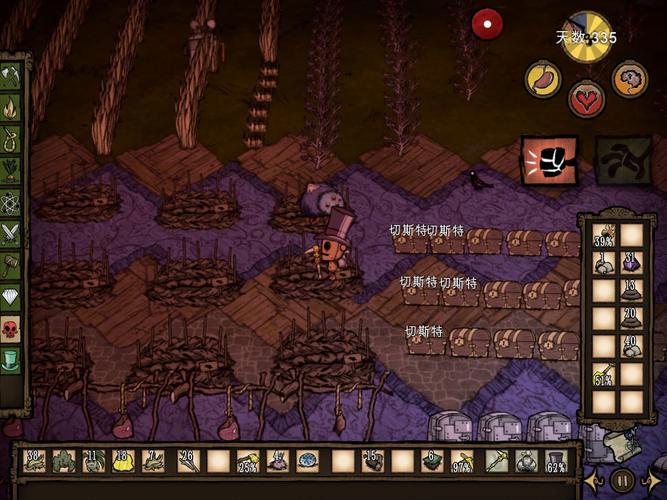Select the Survival tab with rope trap icon
The width and height of the screenshot is (667, 500).
(x=11, y=139)
